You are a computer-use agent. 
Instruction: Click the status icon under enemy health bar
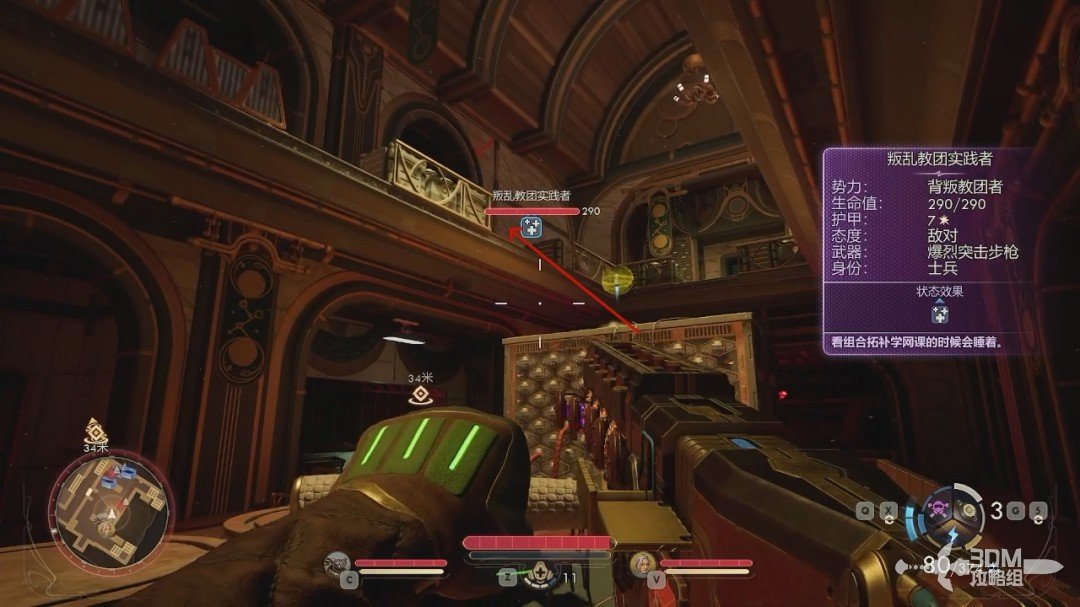coord(532,228)
